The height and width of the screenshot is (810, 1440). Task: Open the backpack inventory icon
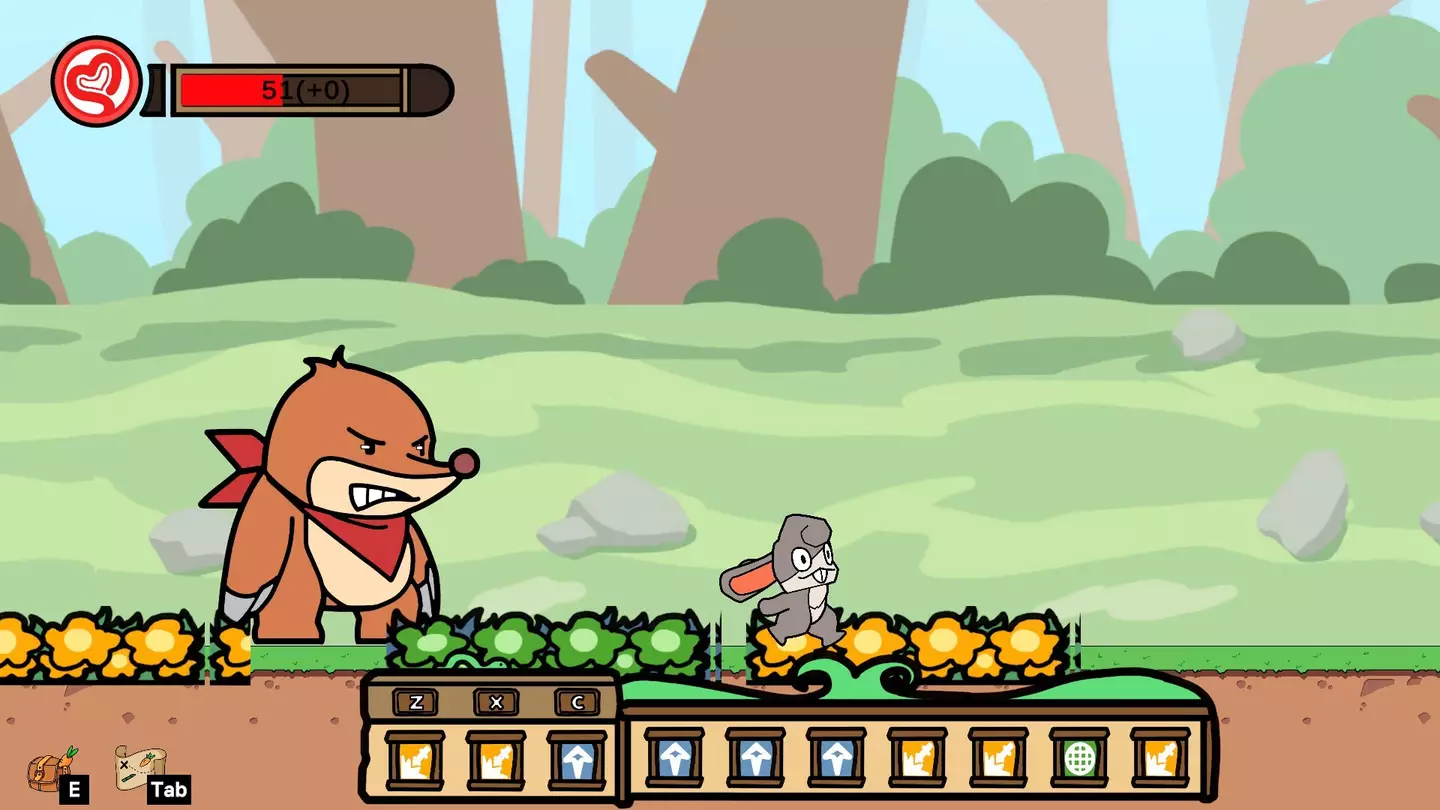click(45, 766)
